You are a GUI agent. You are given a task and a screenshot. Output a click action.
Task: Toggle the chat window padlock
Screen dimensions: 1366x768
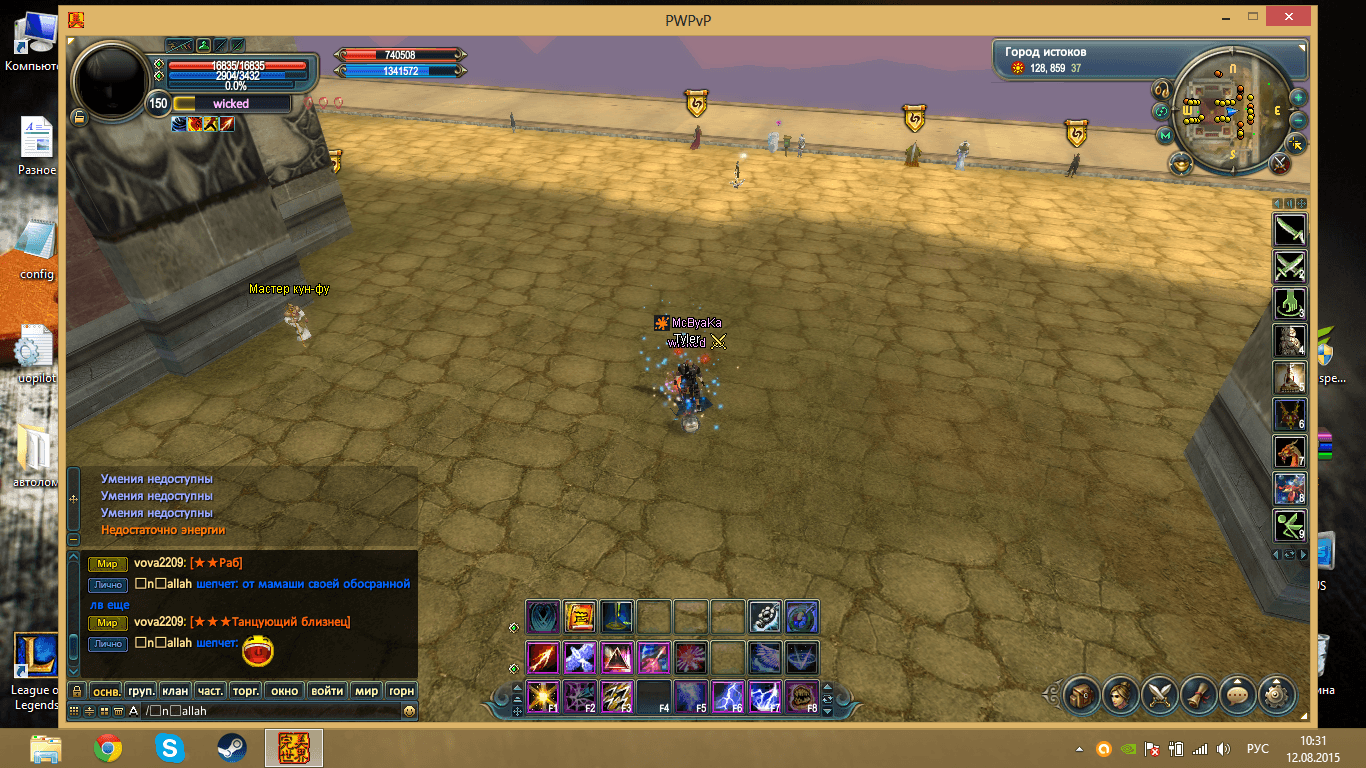(x=76, y=690)
